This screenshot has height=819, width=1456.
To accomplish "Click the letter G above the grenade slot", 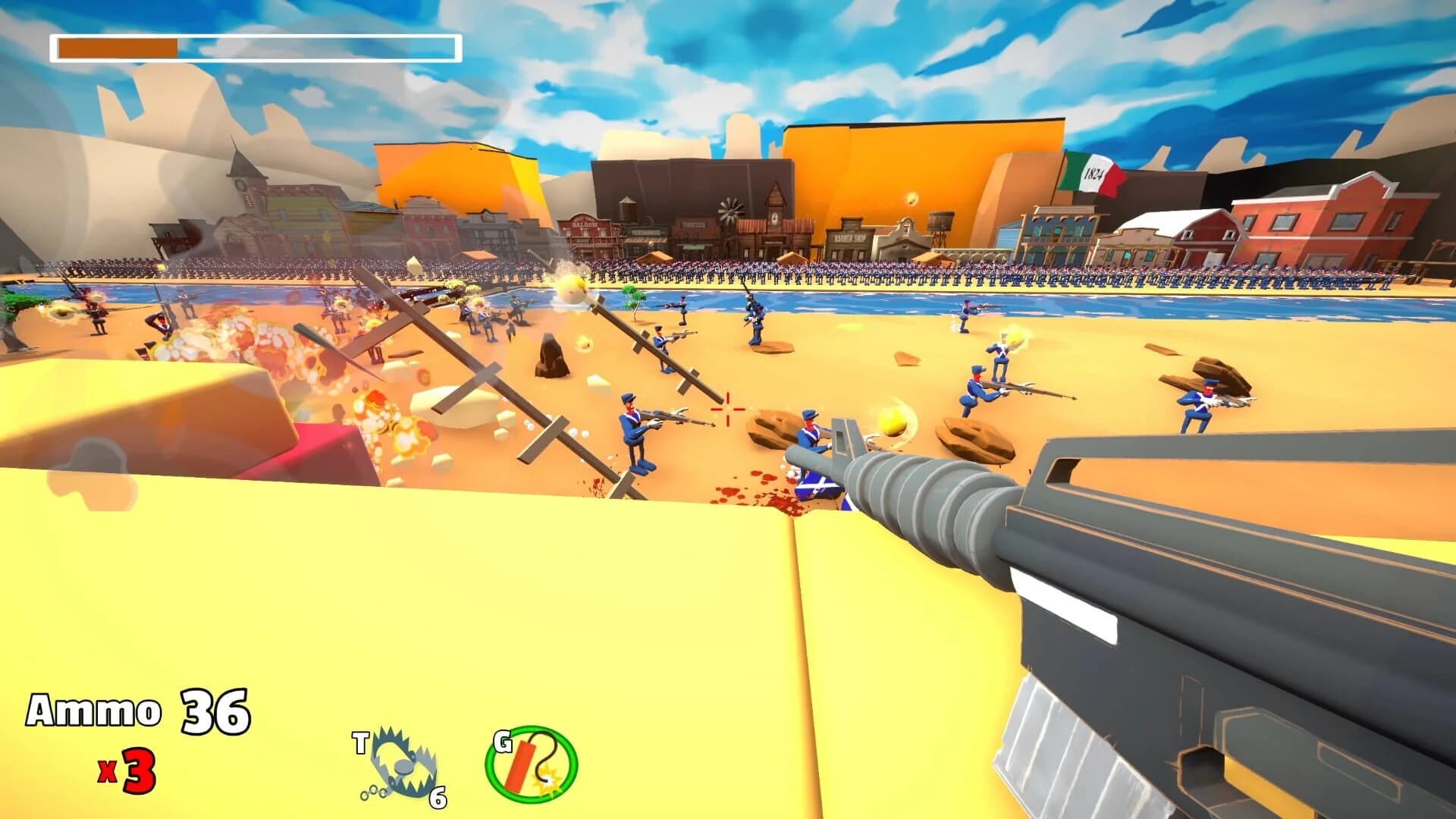I will pos(503,741).
